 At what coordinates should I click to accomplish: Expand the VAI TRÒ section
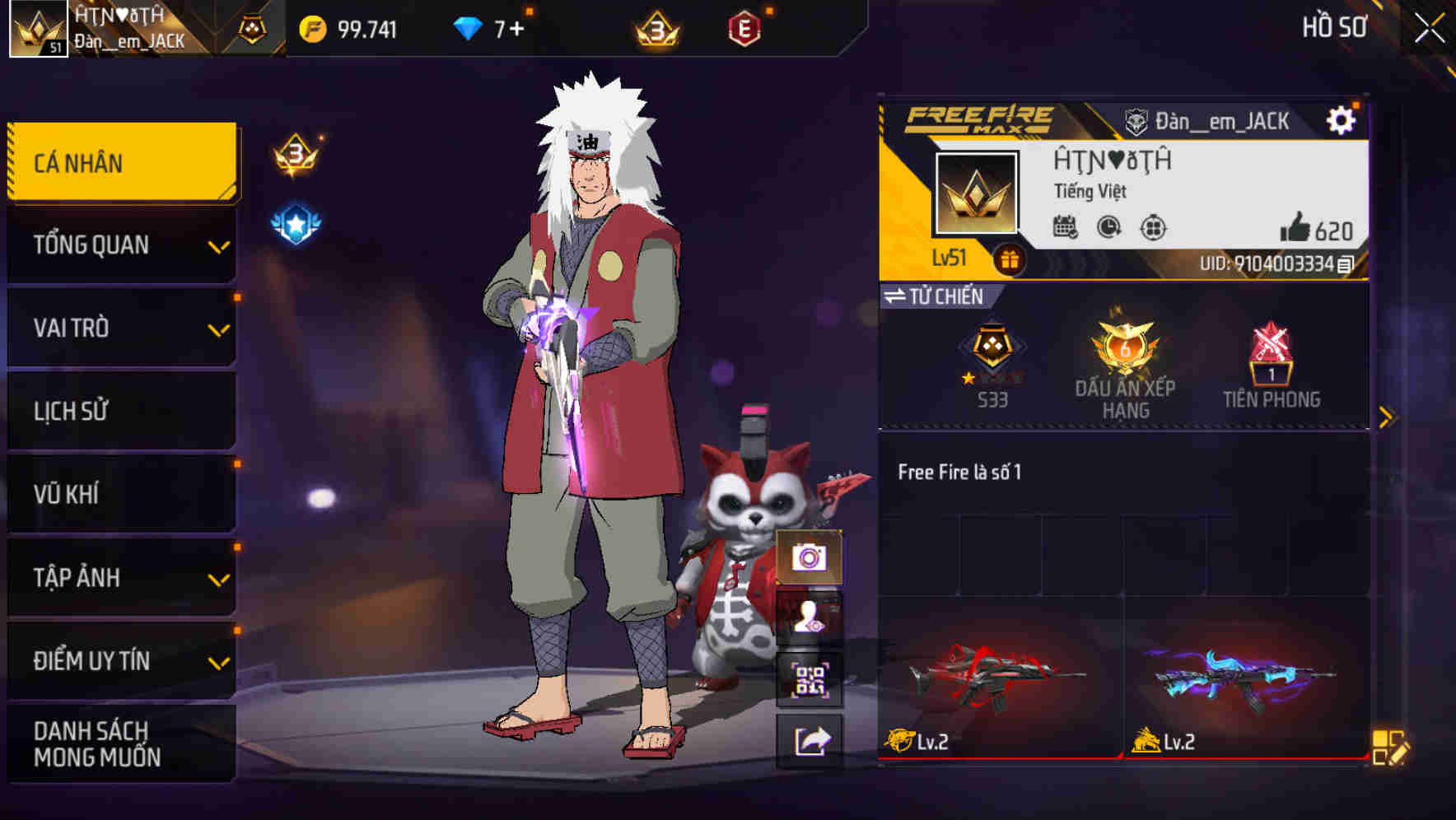(120, 328)
